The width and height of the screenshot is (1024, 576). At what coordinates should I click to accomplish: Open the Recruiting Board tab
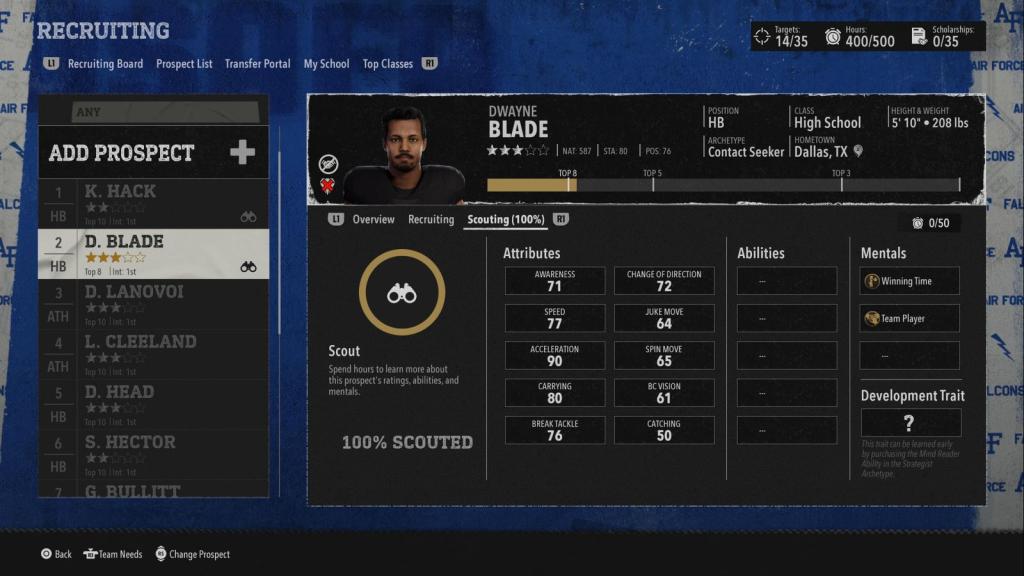point(105,64)
